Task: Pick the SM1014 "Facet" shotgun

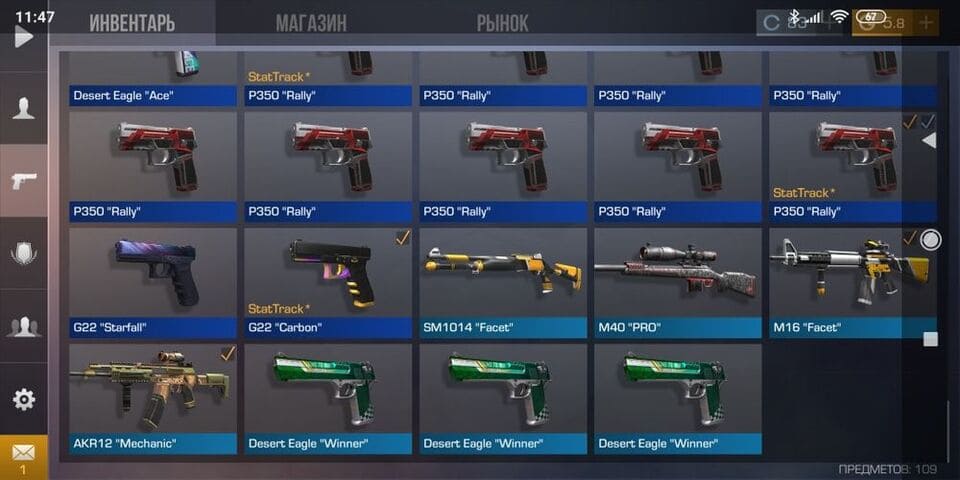Action: (503, 281)
